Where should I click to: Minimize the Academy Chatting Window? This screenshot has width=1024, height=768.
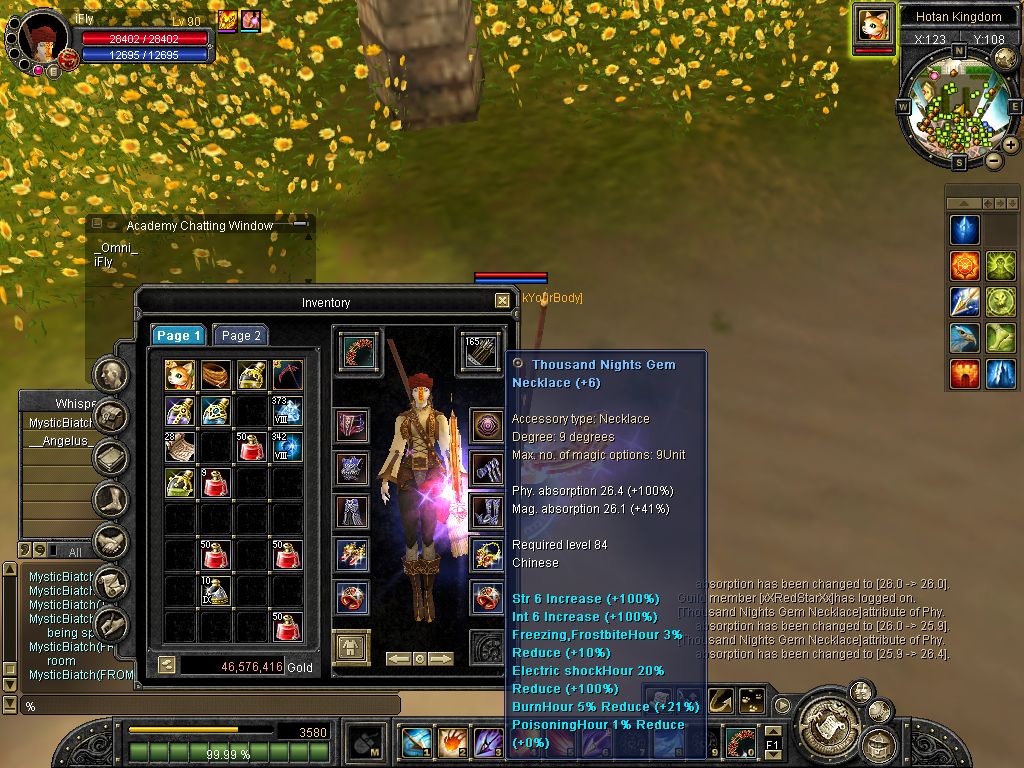pyautogui.click(x=300, y=225)
